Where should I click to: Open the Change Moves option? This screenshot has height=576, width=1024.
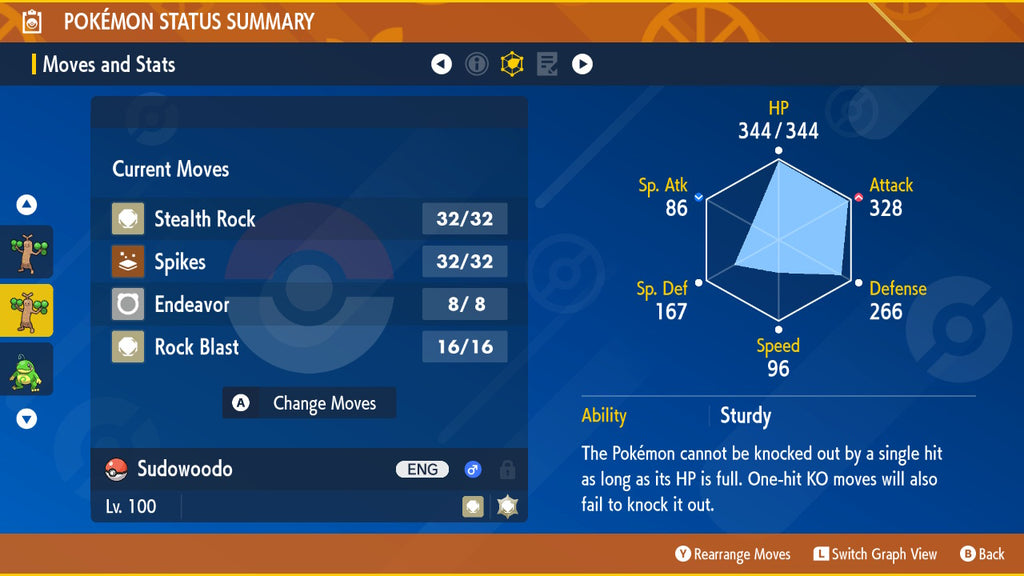[x=310, y=403]
